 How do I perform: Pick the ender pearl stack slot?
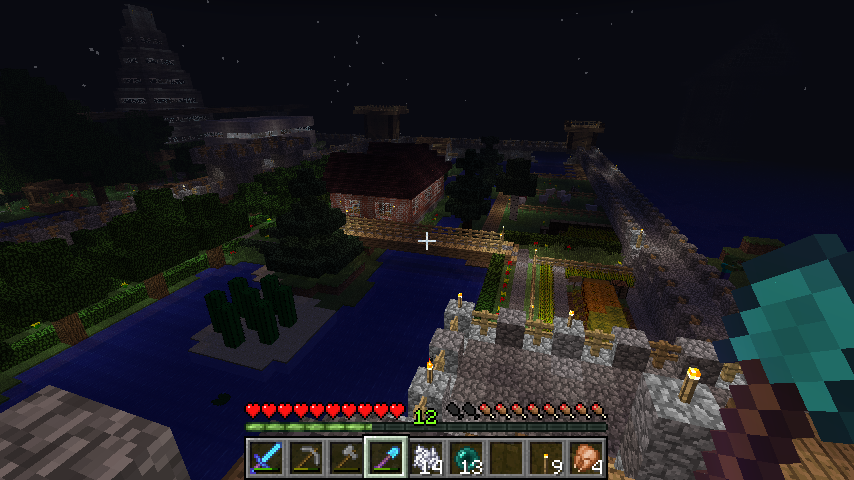[x=466, y=458]
